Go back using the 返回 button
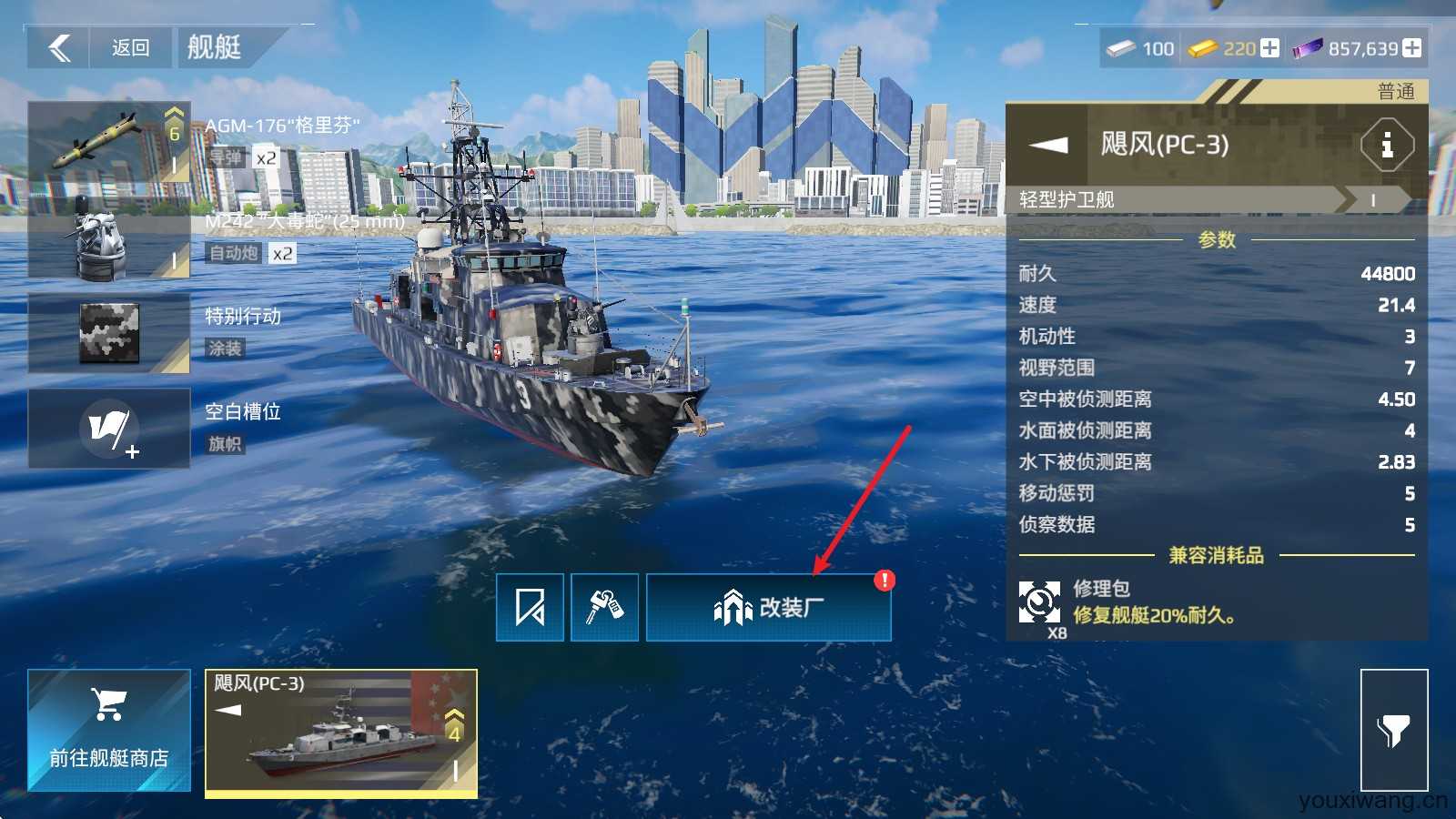The image size is (1456, 819). tap(129, 47)
